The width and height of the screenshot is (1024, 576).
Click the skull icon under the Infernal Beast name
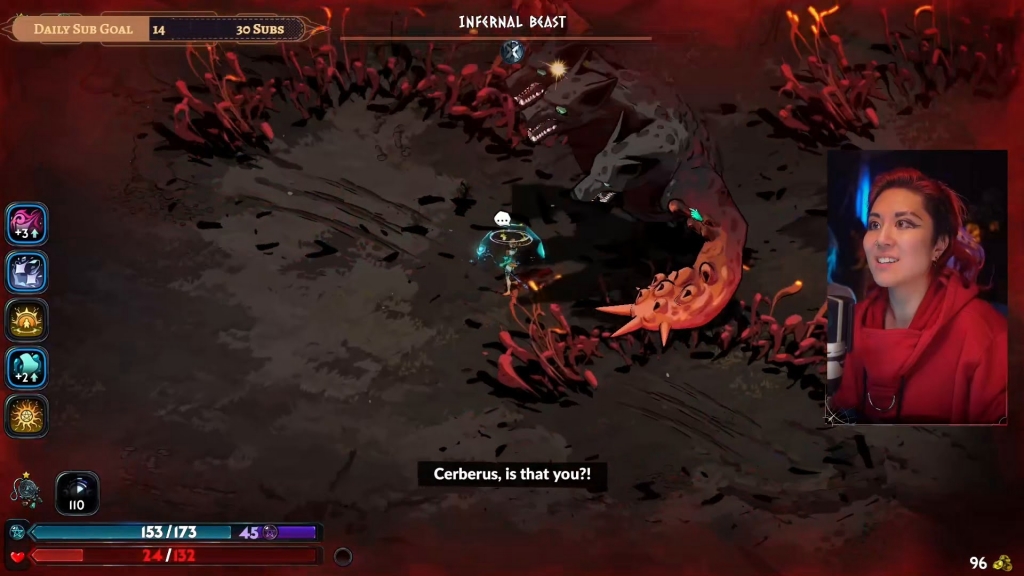(513, 52)
